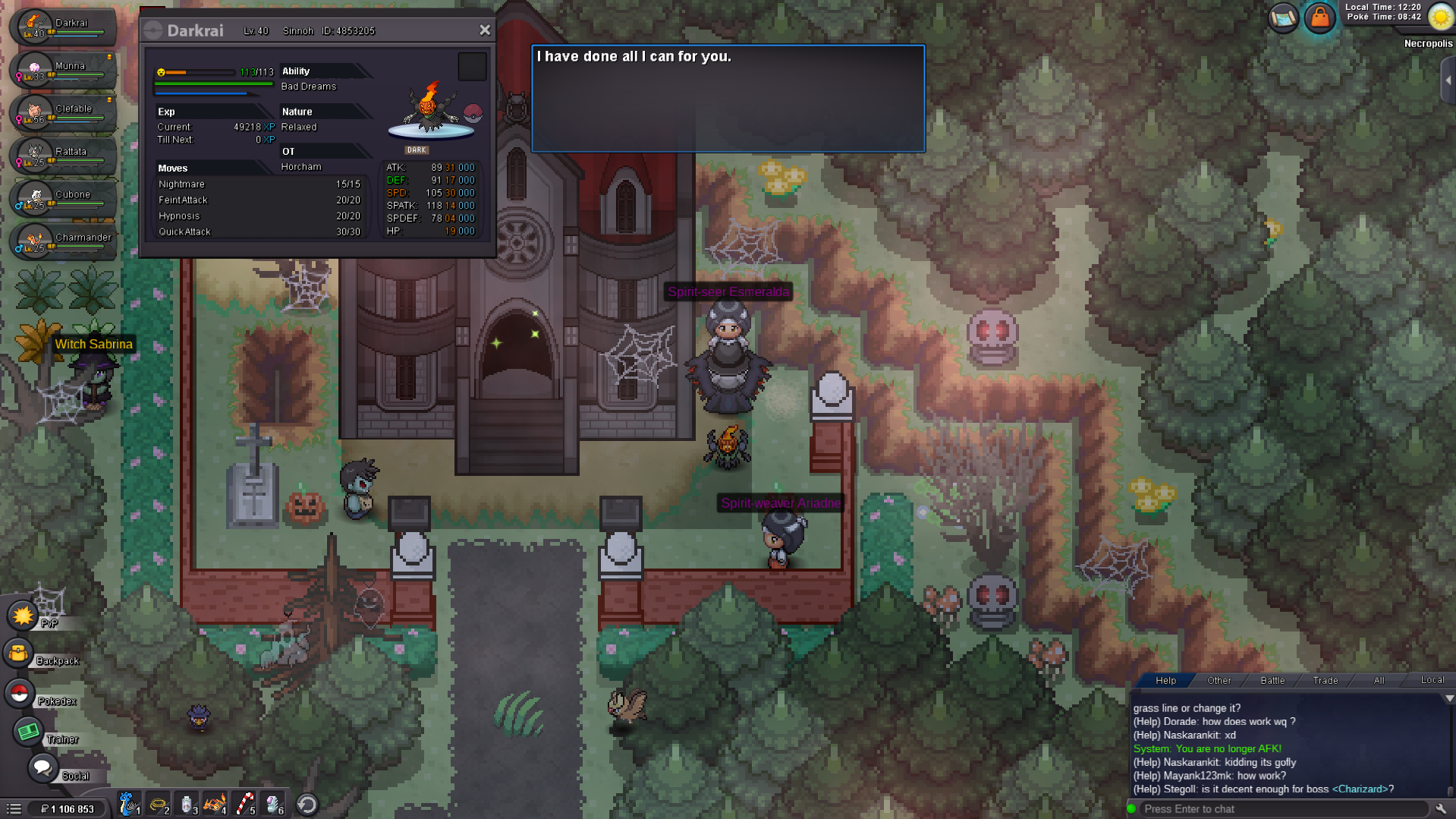Viewport: 1456px width, 819px height.
Task: Switch to the Local chat tab
Action: (1432, 681)
